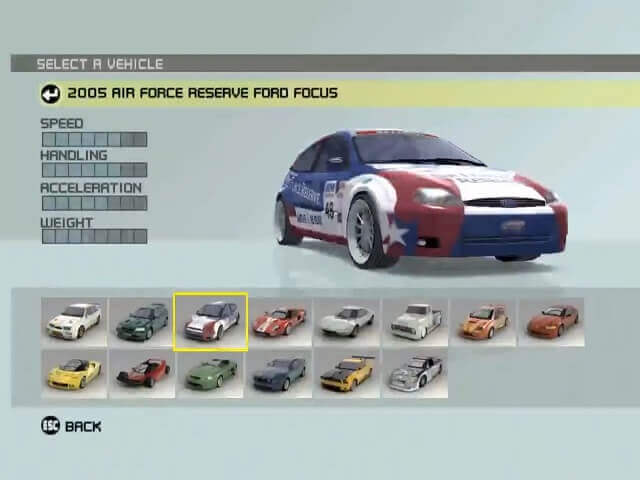This screenshot has height=480, width=640.
Task: Pick the yellow and black muscle car
Action: click(347, 372)
